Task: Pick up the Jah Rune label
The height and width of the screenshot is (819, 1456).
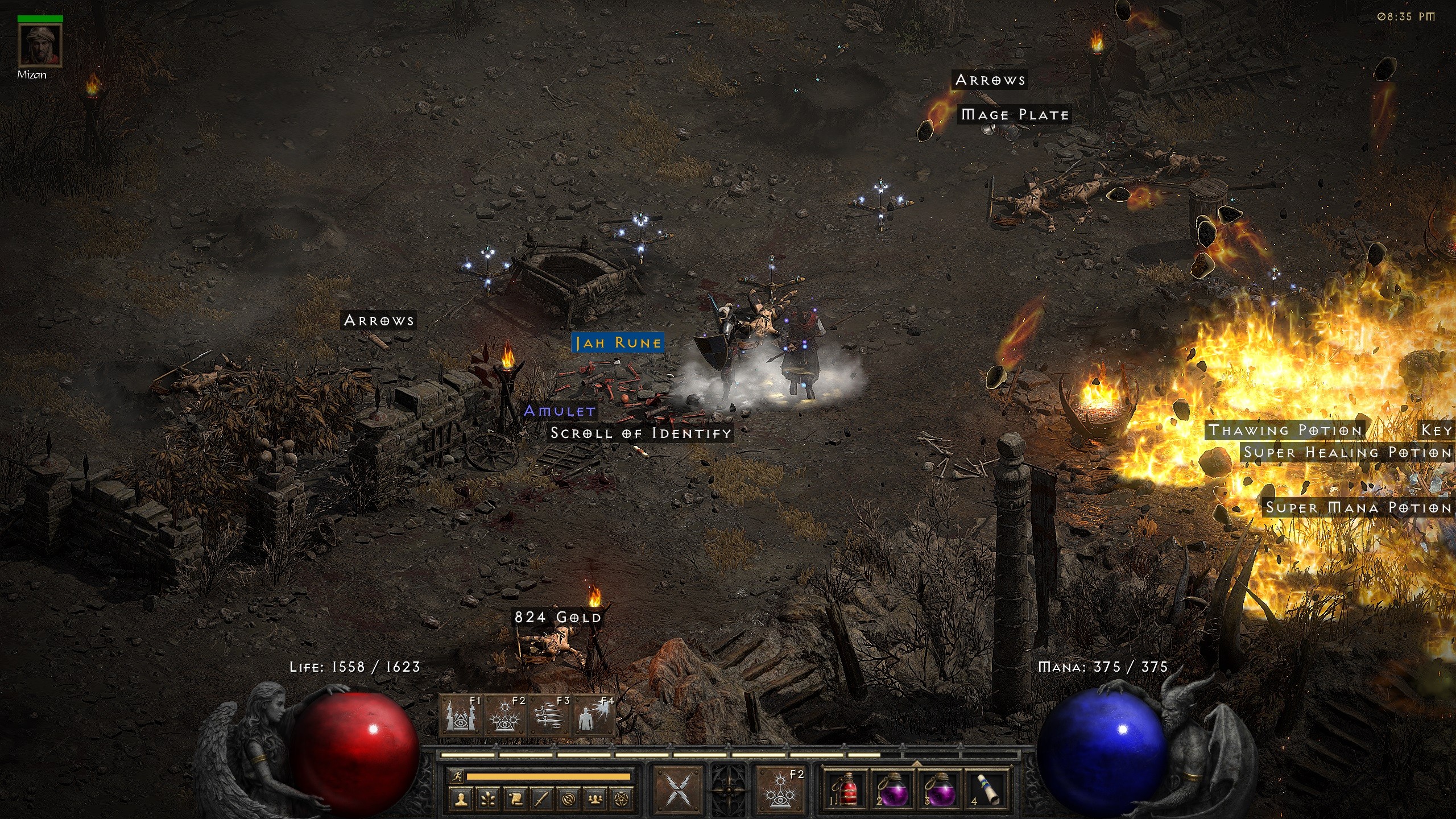Action: (618, 343)
